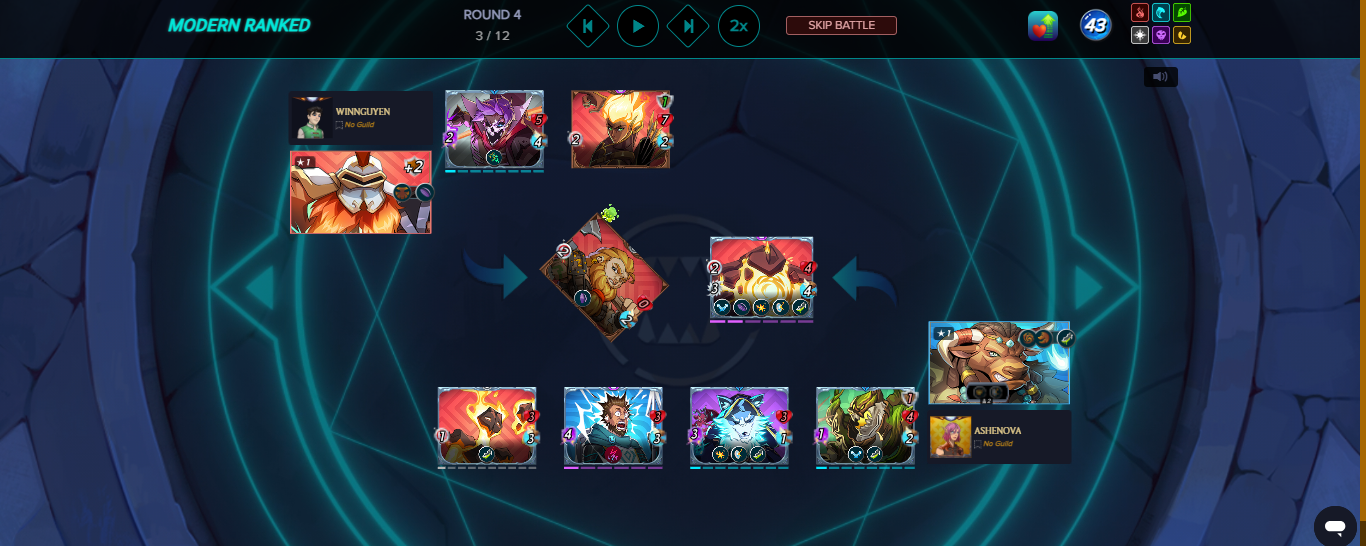Open the chat support widget
1366x546 pixels.
tap(1334, 525)
